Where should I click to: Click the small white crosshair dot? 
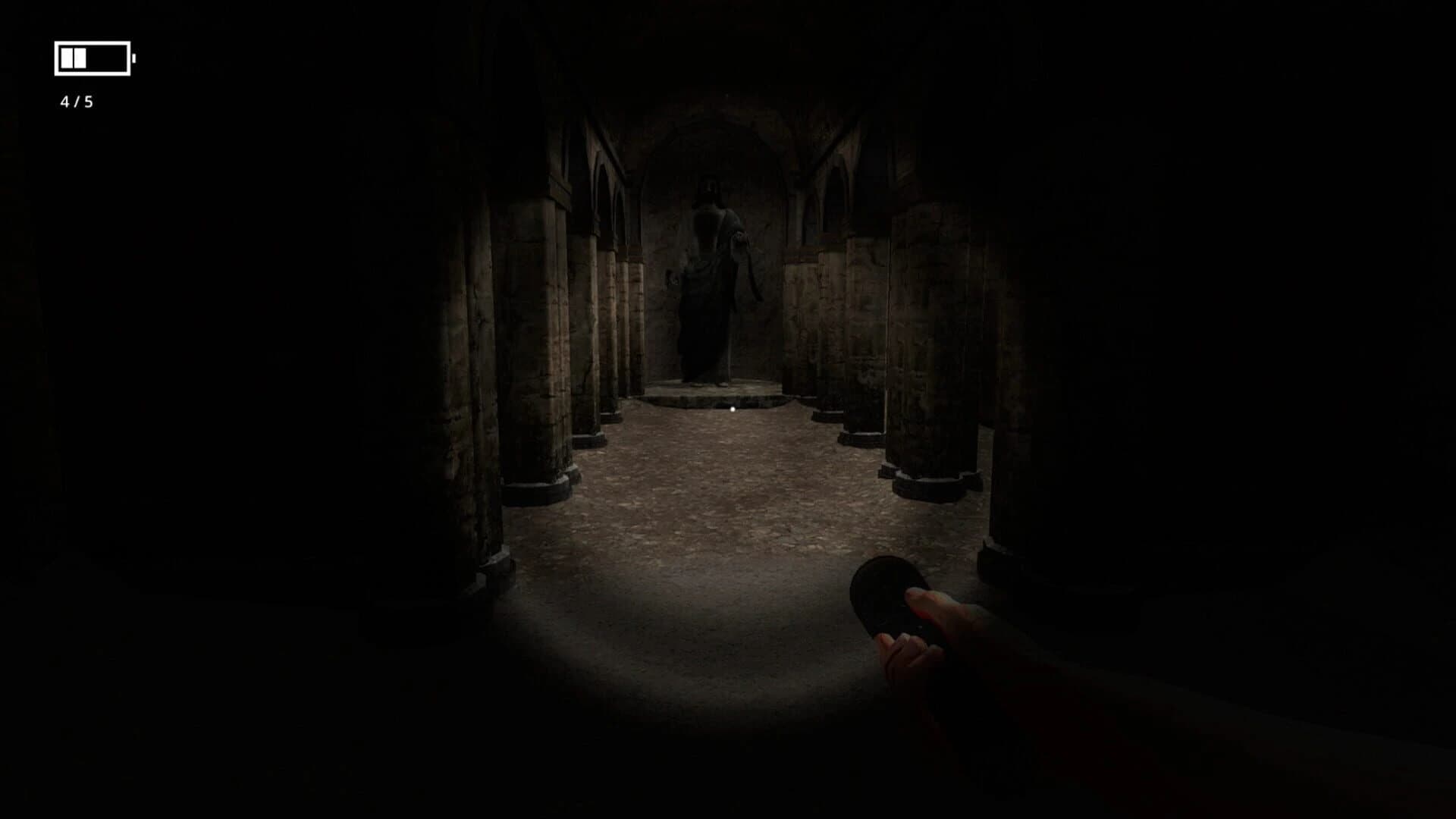click(x=732, y=408)
